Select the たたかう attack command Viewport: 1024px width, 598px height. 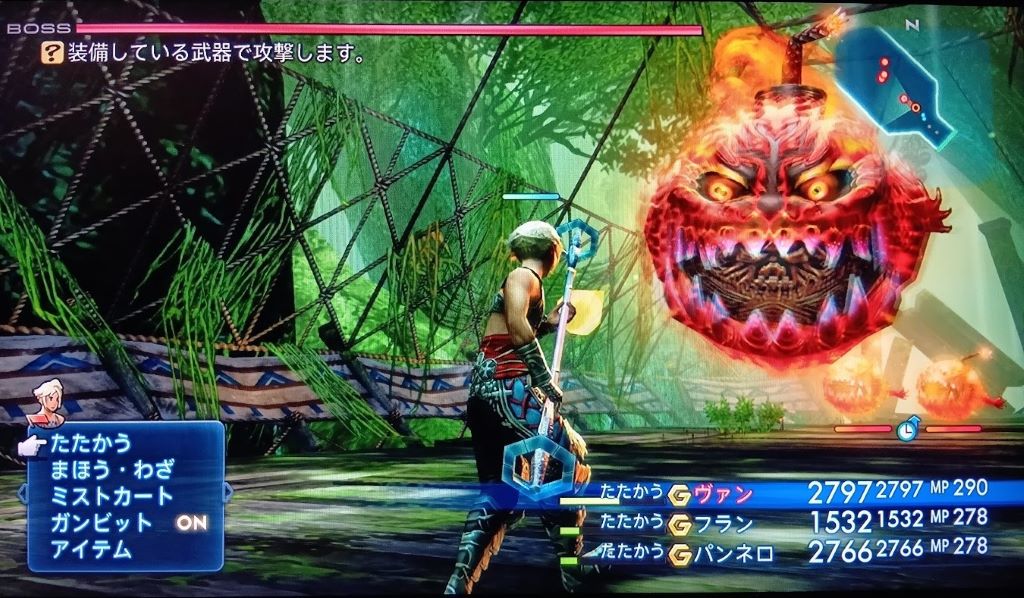click(92, 443)
